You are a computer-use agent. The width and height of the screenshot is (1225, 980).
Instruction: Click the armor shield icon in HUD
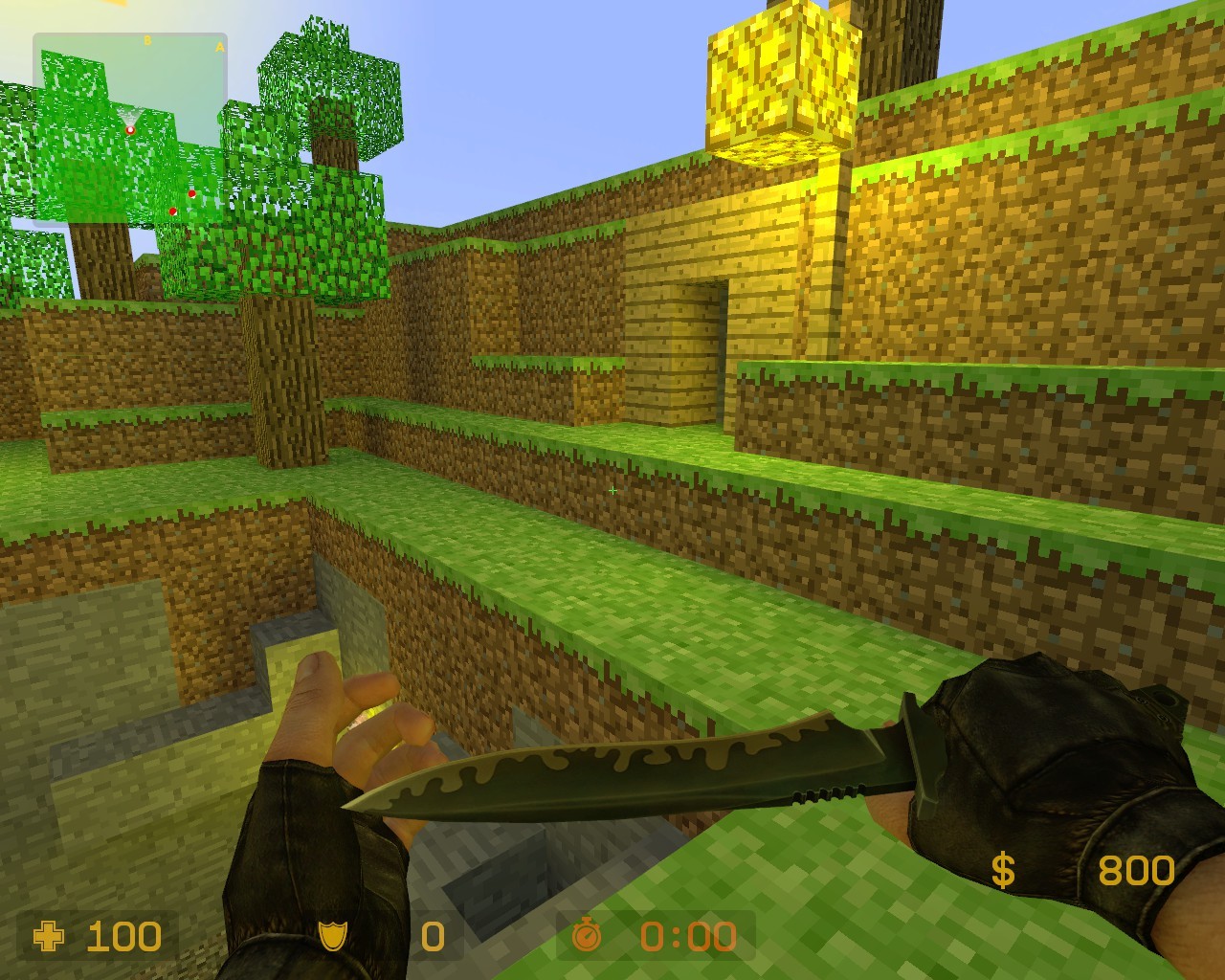(x=330, y=936)
